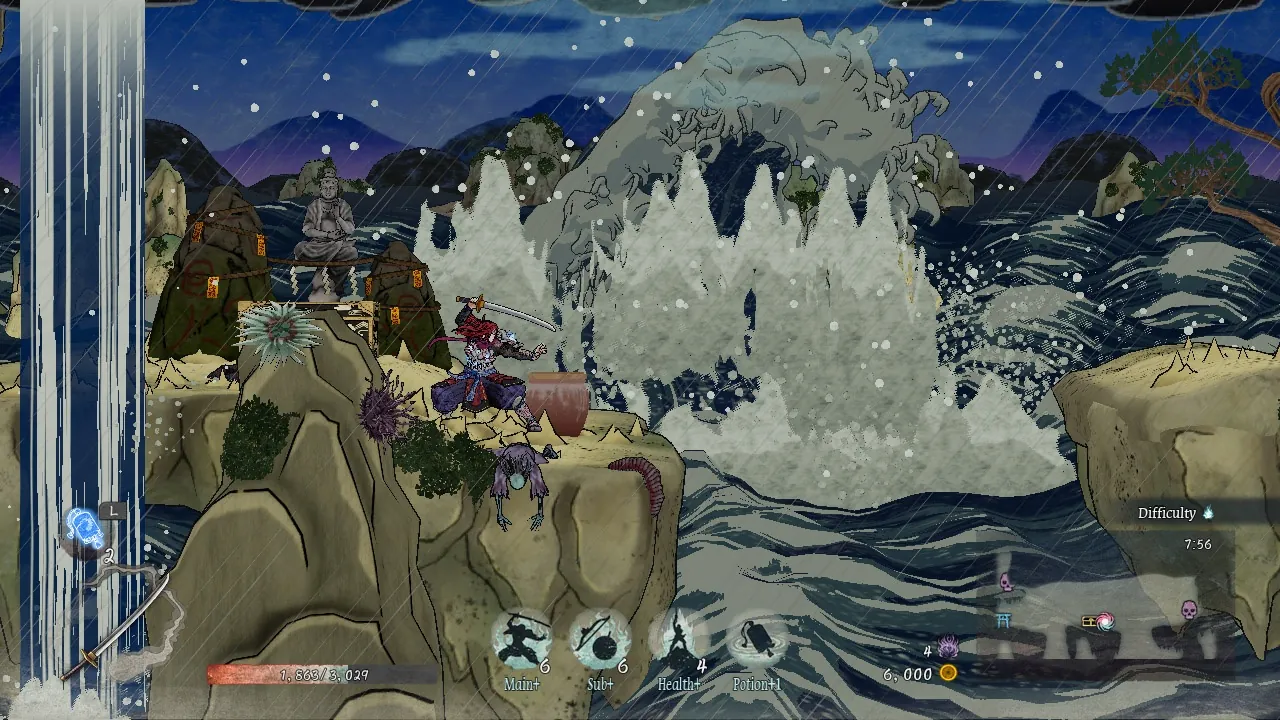The width and height of the screenshot is (1280, 720).
Task: Click the rightmost purple skull marker
Action: pos(1188,610)
